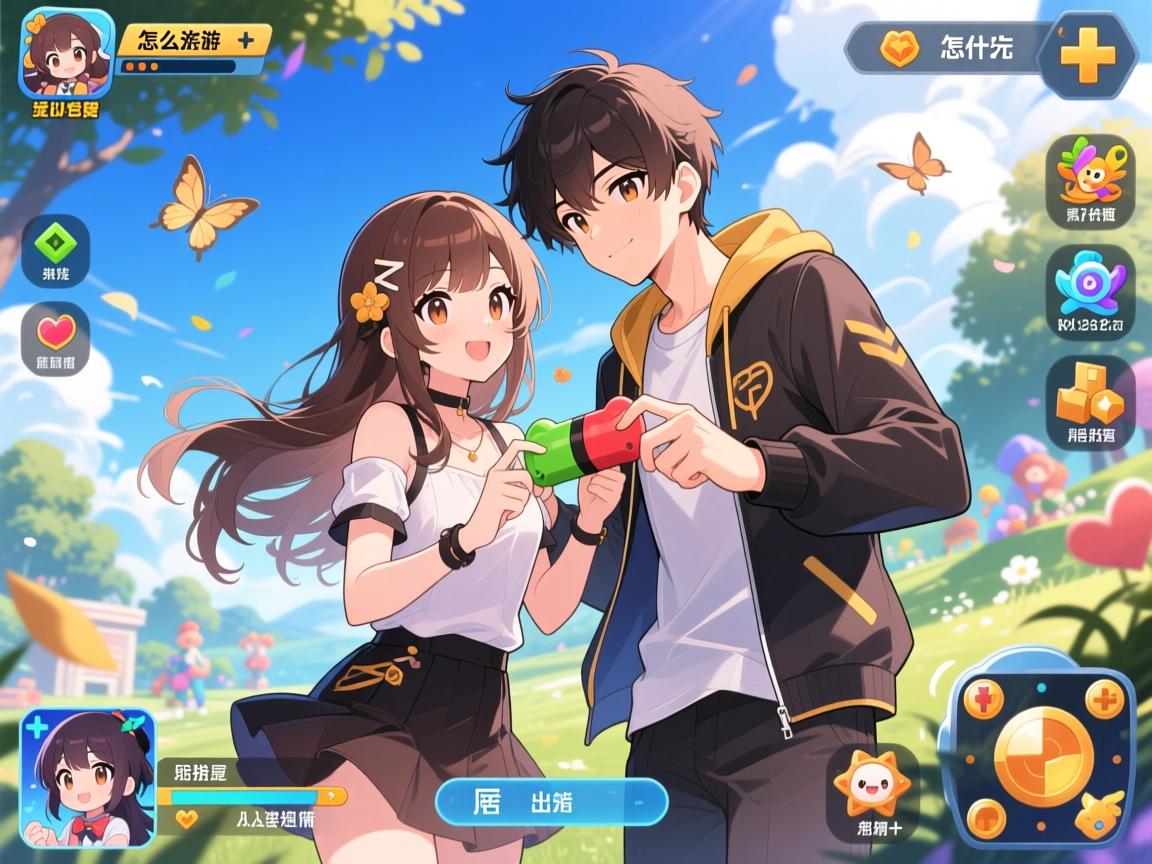Screen dimensions: 1152x864
Task: Open the dark-haired girl portrait with red bow
Action: pos(88,777)
